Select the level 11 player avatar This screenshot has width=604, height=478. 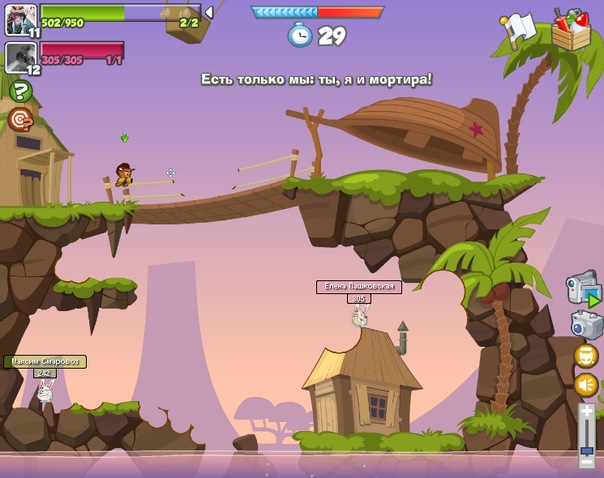pos(20,19)
